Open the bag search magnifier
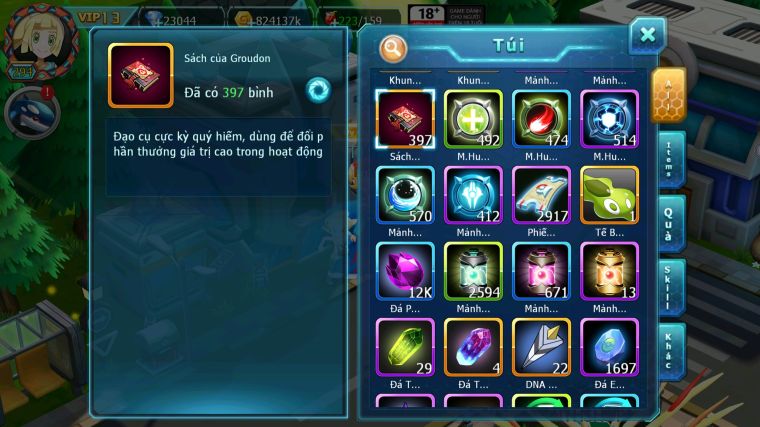760x427 pixels. click(x=394, y=47)
